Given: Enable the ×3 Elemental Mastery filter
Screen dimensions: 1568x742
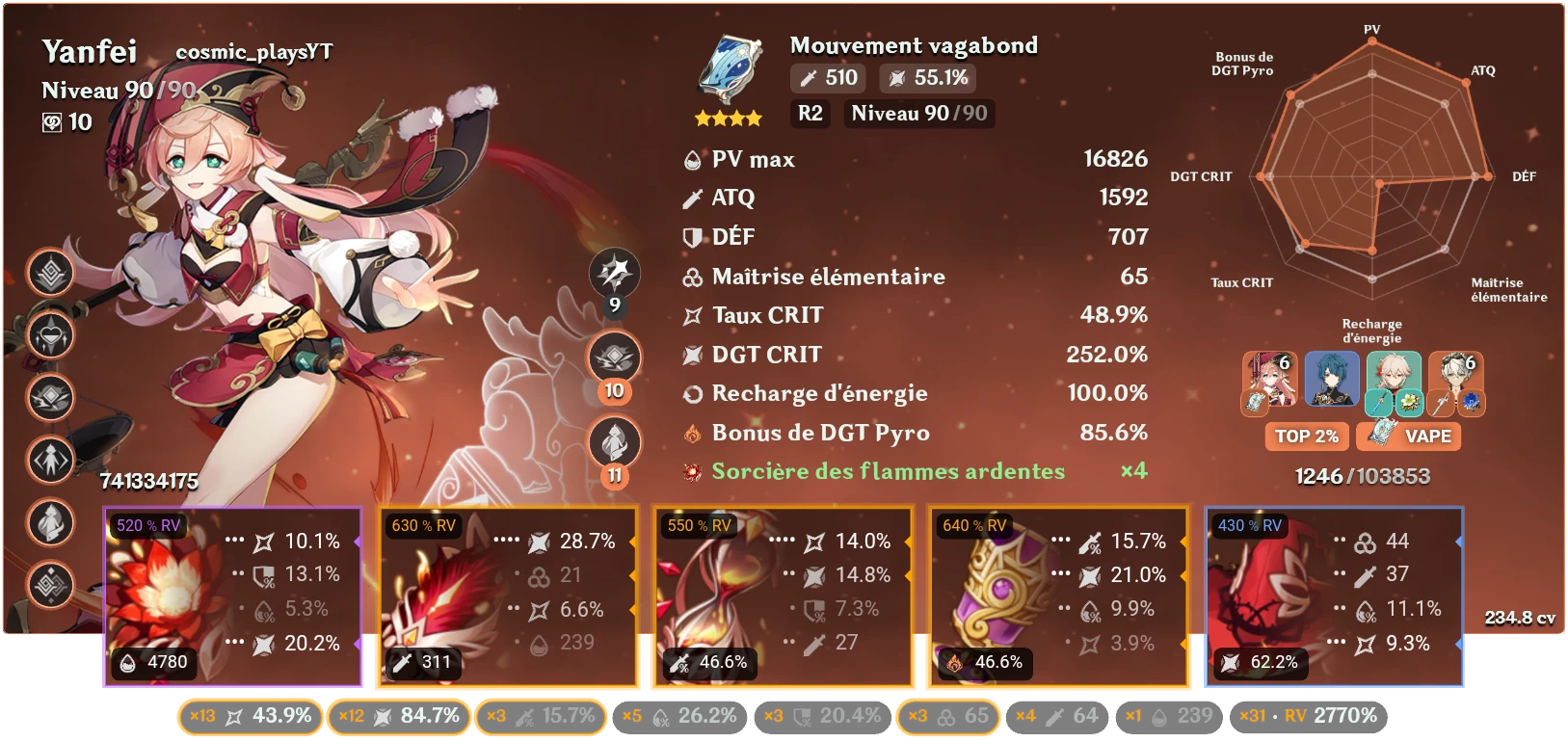Looking at the screenshot, I should [x=948, y=717].
